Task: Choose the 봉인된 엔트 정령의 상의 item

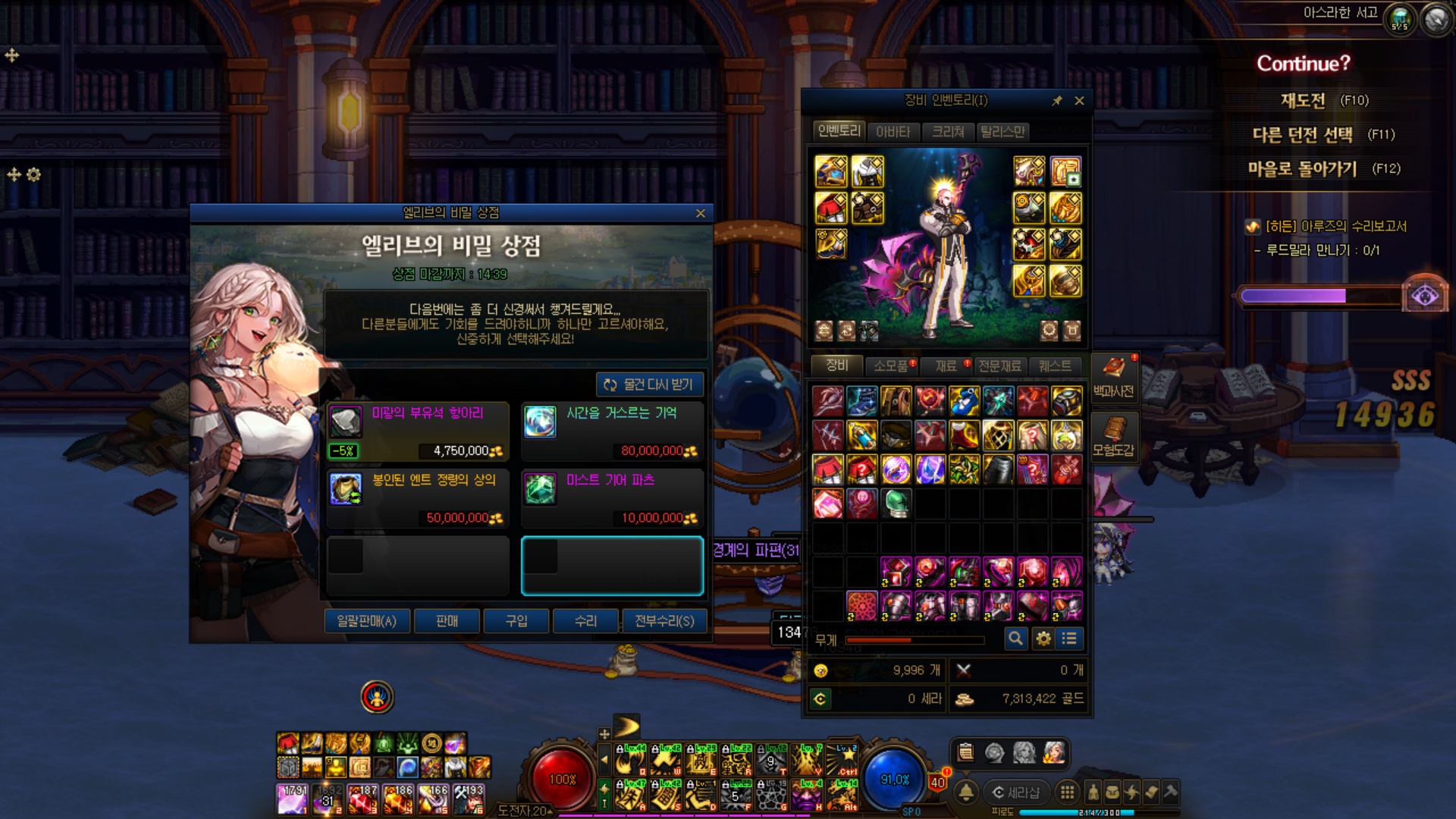Action: [x=418, y=498]
